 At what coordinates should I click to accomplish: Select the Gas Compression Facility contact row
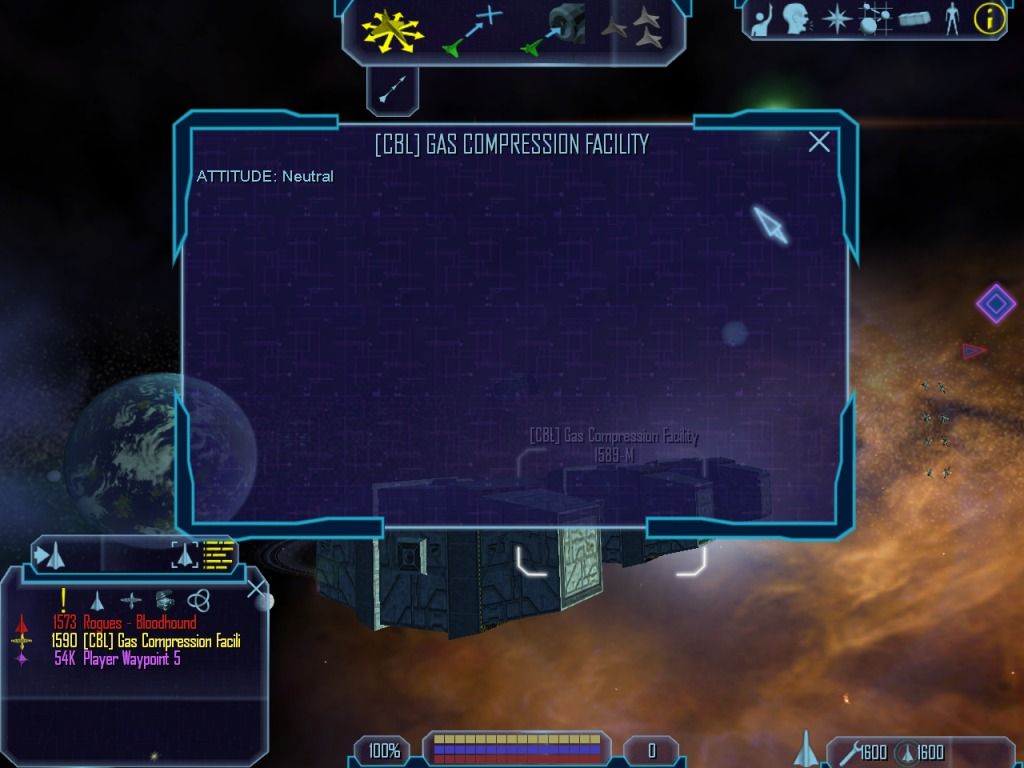tap(145, 641)
